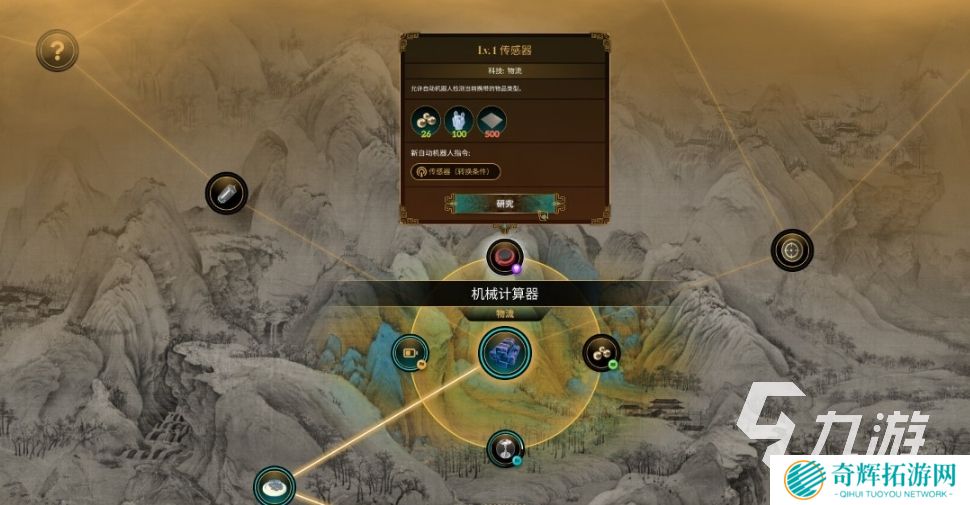Select the red sensor tech node
The height and width of the screenshot is (505, 970).
pyautogui.click(x=505, y=256)
